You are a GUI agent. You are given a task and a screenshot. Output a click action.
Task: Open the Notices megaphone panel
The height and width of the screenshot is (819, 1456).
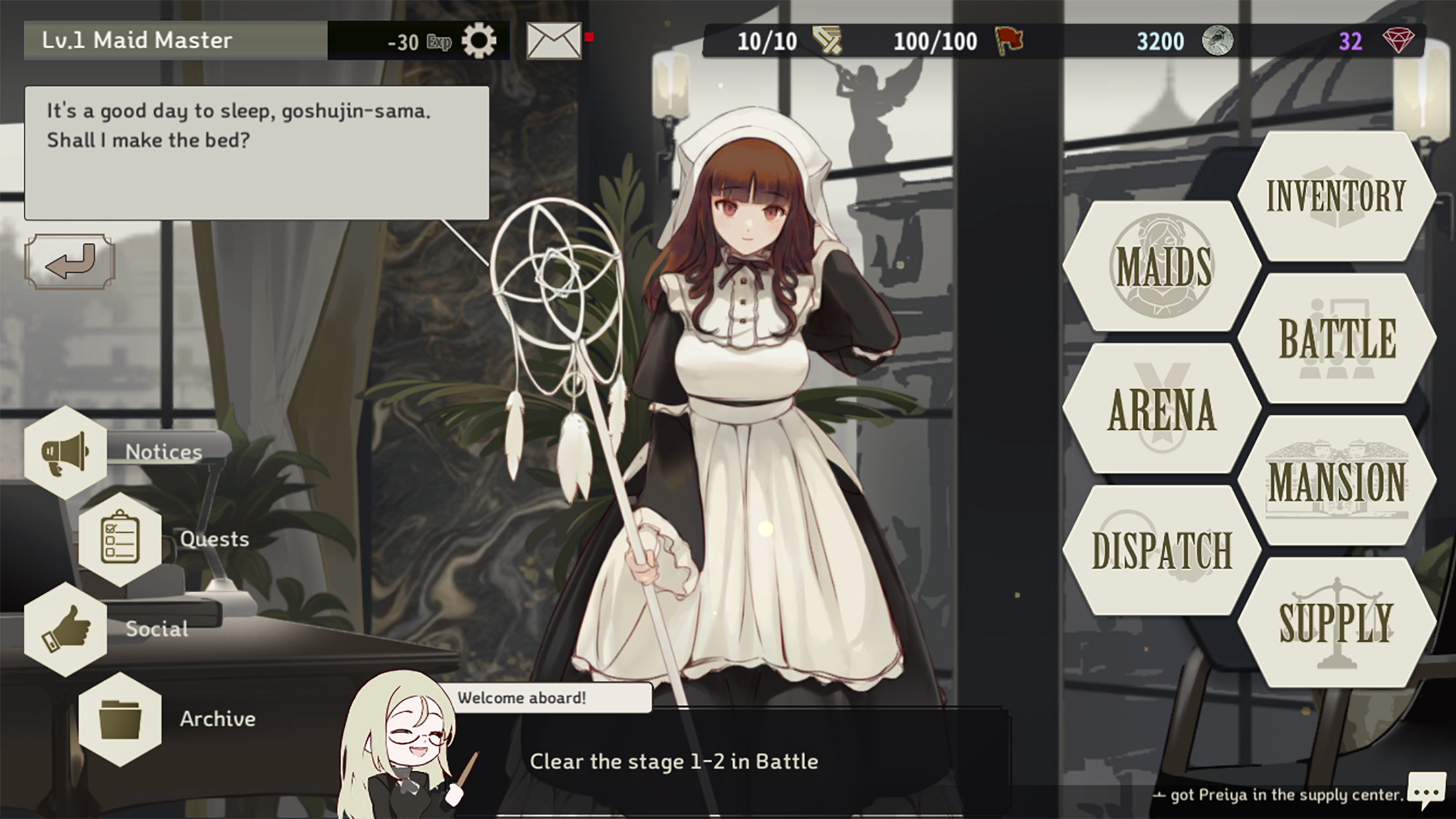[66, 452]
